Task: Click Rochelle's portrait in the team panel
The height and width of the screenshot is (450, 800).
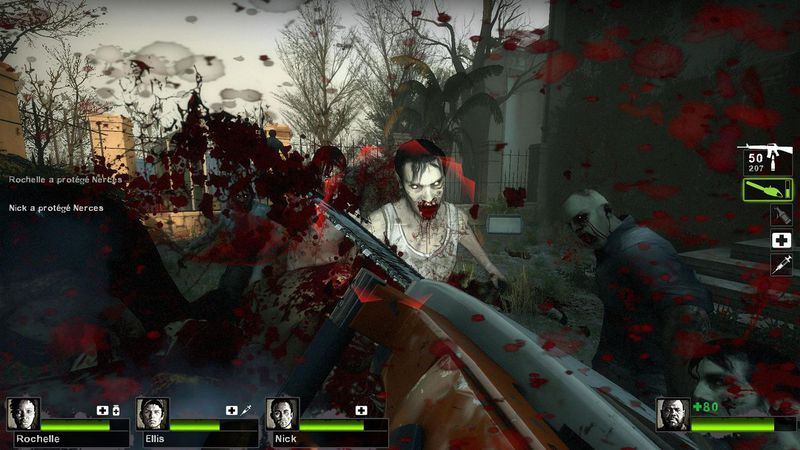Action: pyautogui.click(x=22, y=414)
